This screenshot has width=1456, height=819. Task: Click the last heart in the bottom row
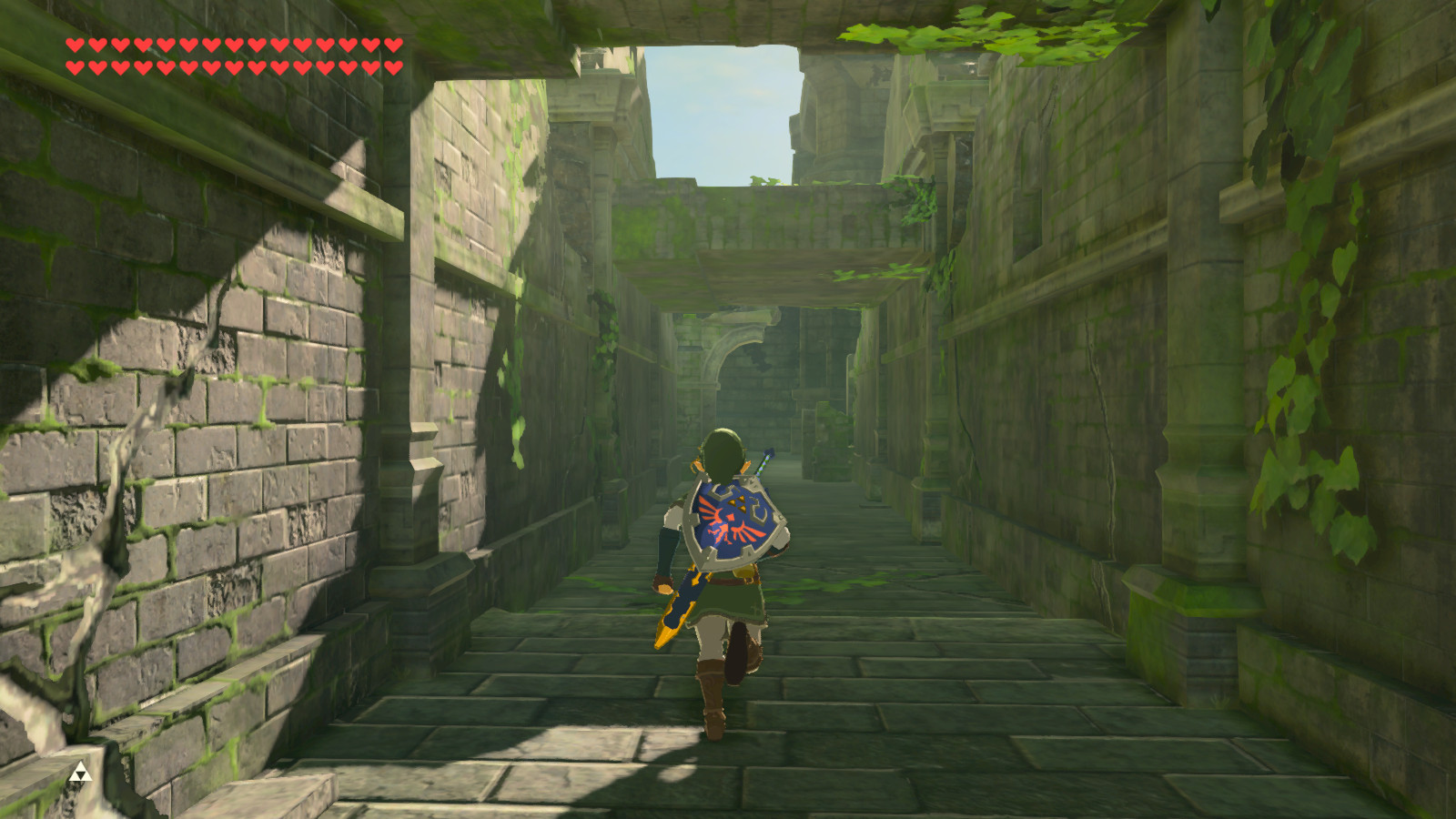coord(391,67)
